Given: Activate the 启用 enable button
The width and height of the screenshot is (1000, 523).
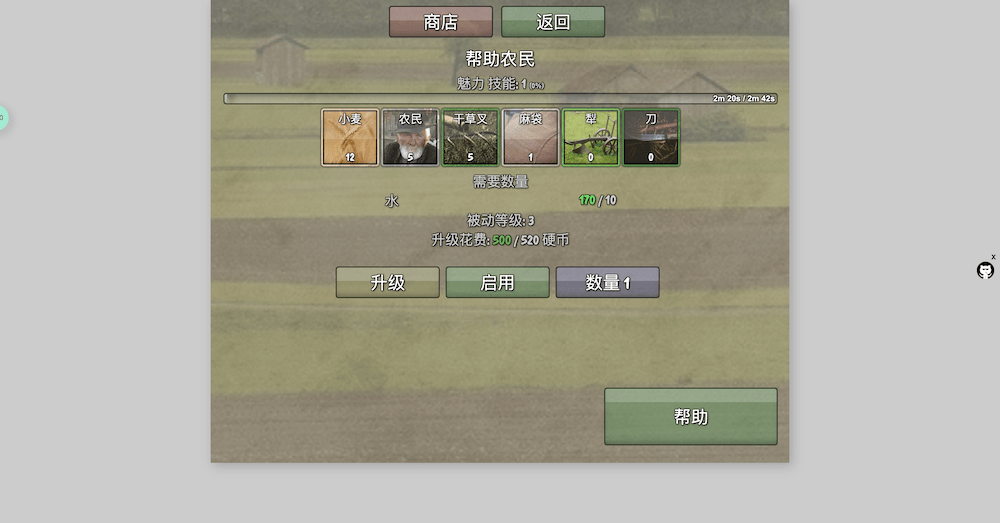Looking at the screenshot, I should [497, 282].
